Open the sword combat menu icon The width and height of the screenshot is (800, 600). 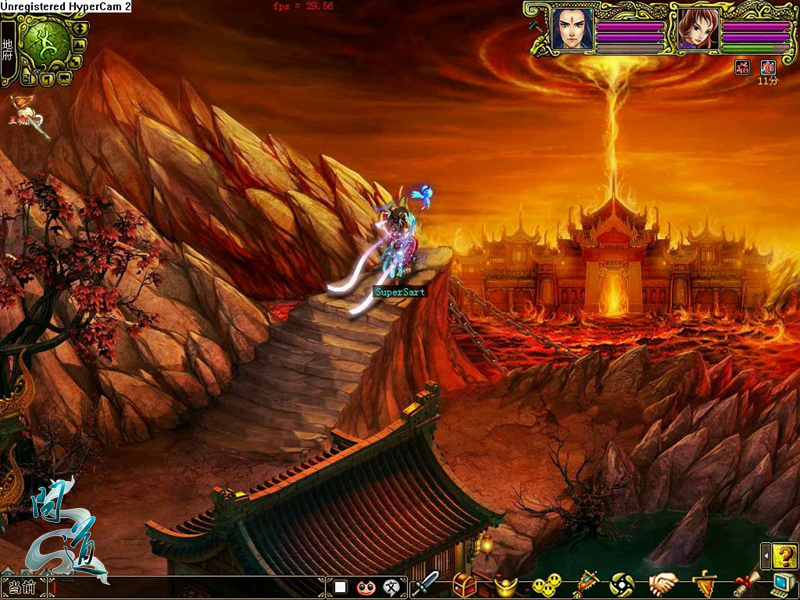pyautogui.click(x=426, y=584)
